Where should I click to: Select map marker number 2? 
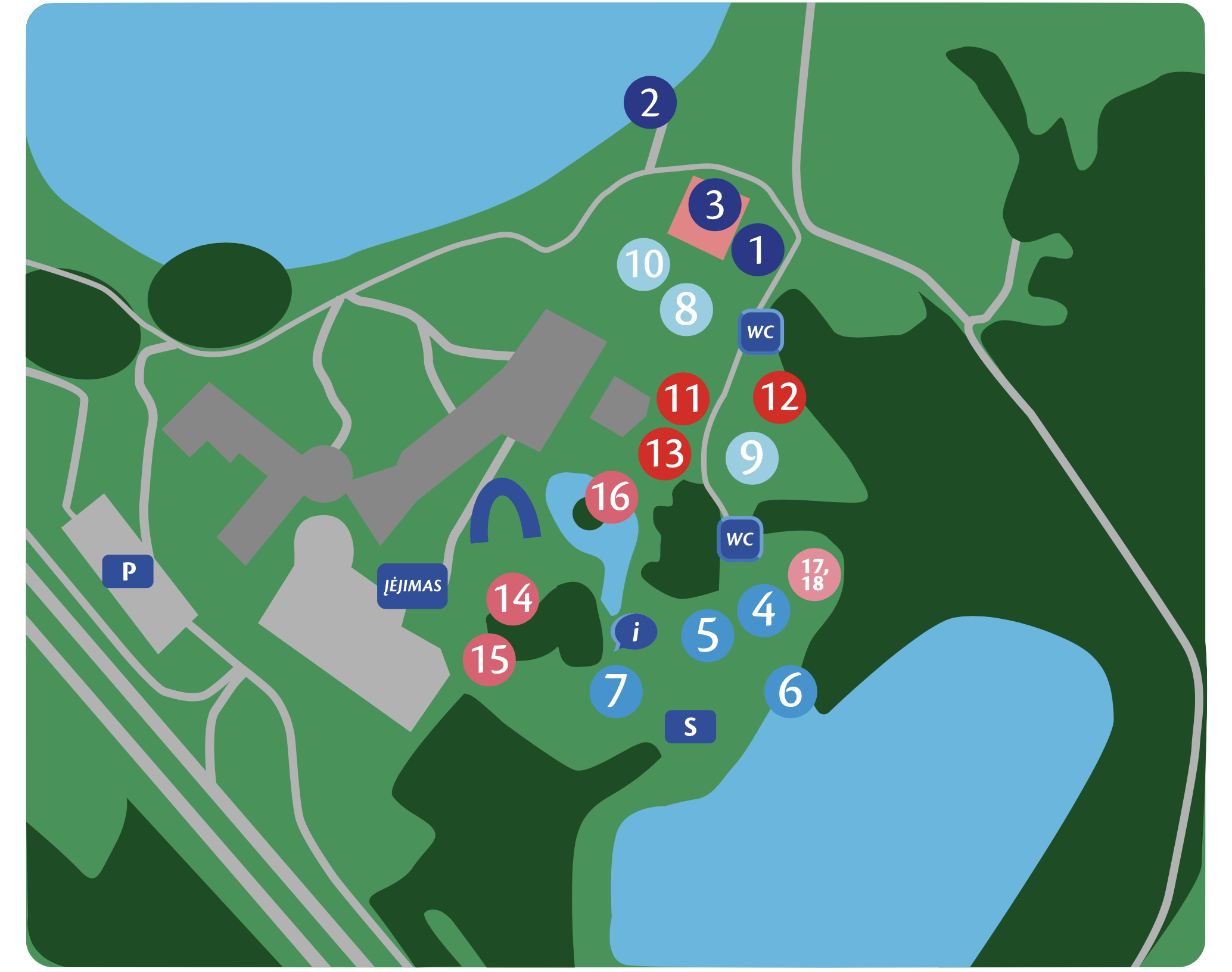[650, 102]
